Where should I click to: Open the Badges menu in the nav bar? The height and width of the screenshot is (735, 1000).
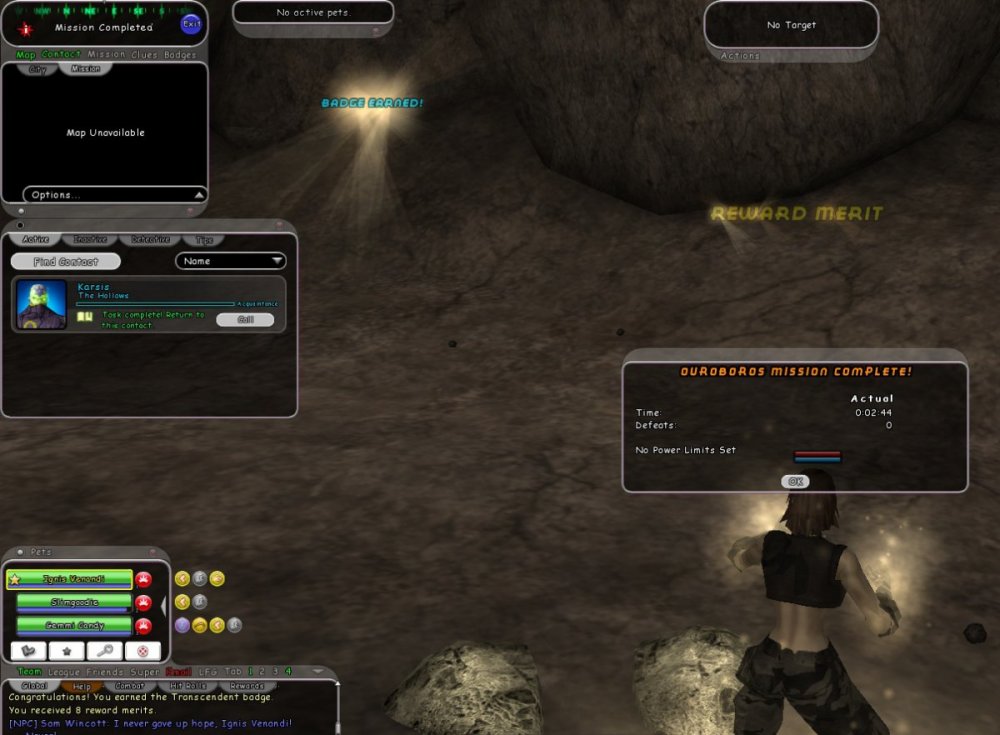pos(180,55)
